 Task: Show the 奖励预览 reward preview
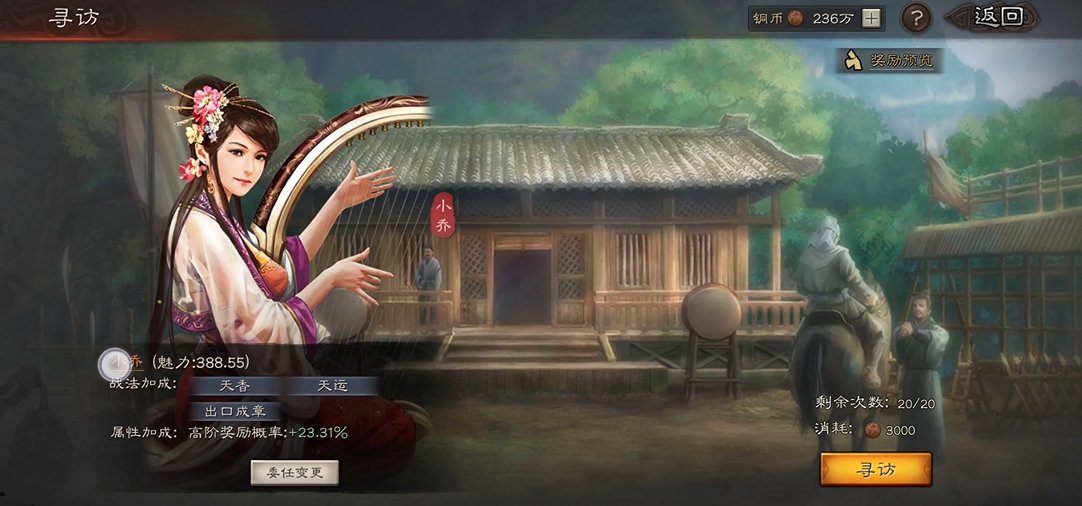[x=890, y=61]
